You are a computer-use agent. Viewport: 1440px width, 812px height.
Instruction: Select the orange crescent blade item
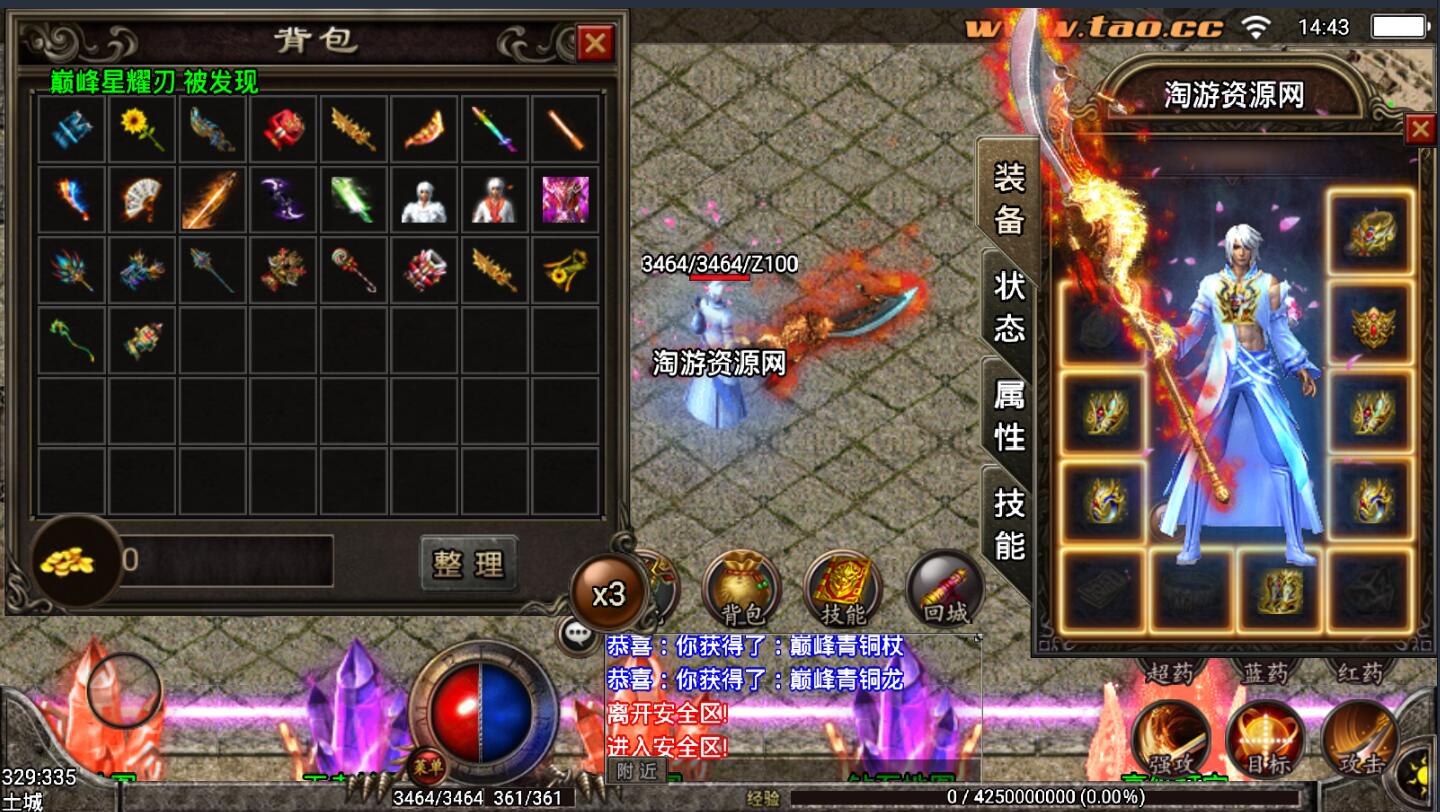pos(424,130)
